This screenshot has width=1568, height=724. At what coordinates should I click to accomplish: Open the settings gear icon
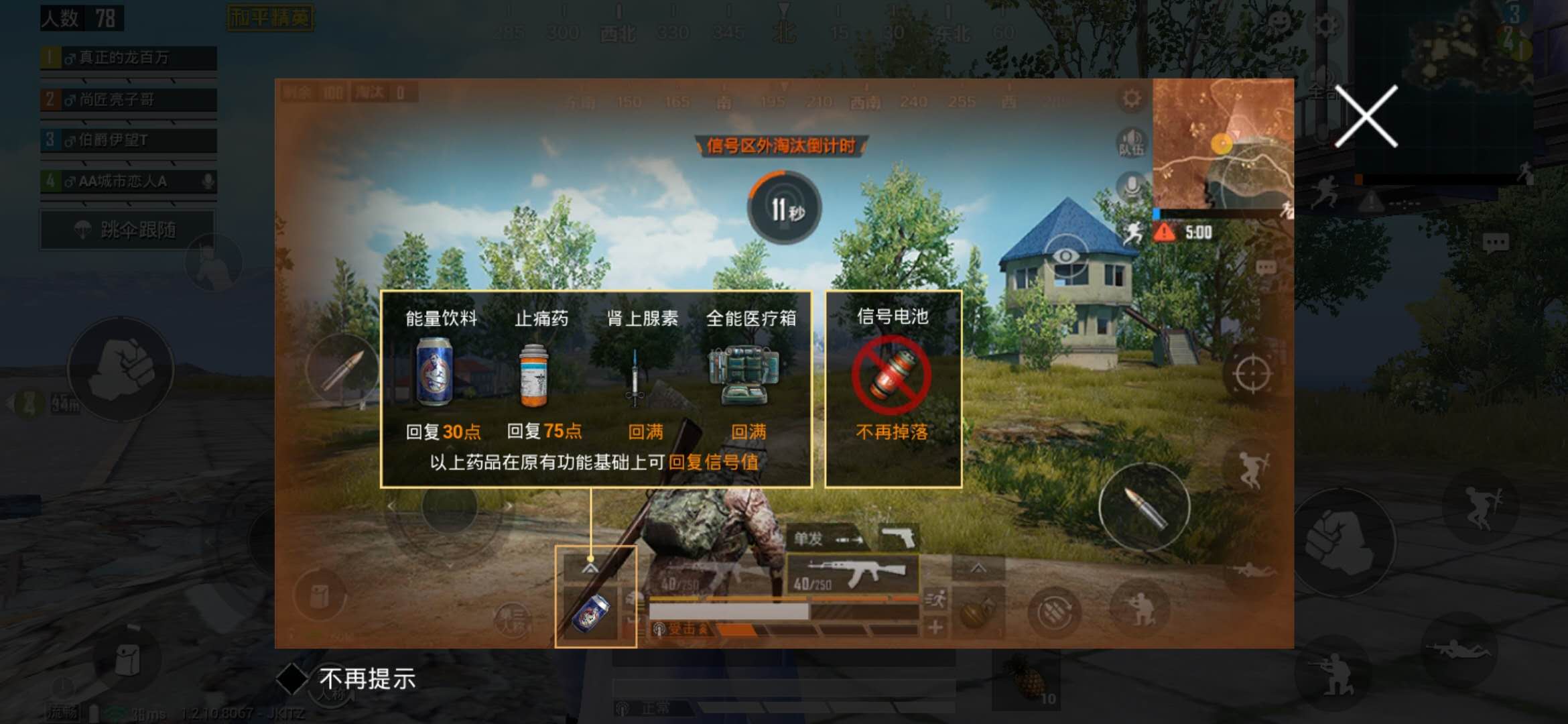tap(1131, 97)
